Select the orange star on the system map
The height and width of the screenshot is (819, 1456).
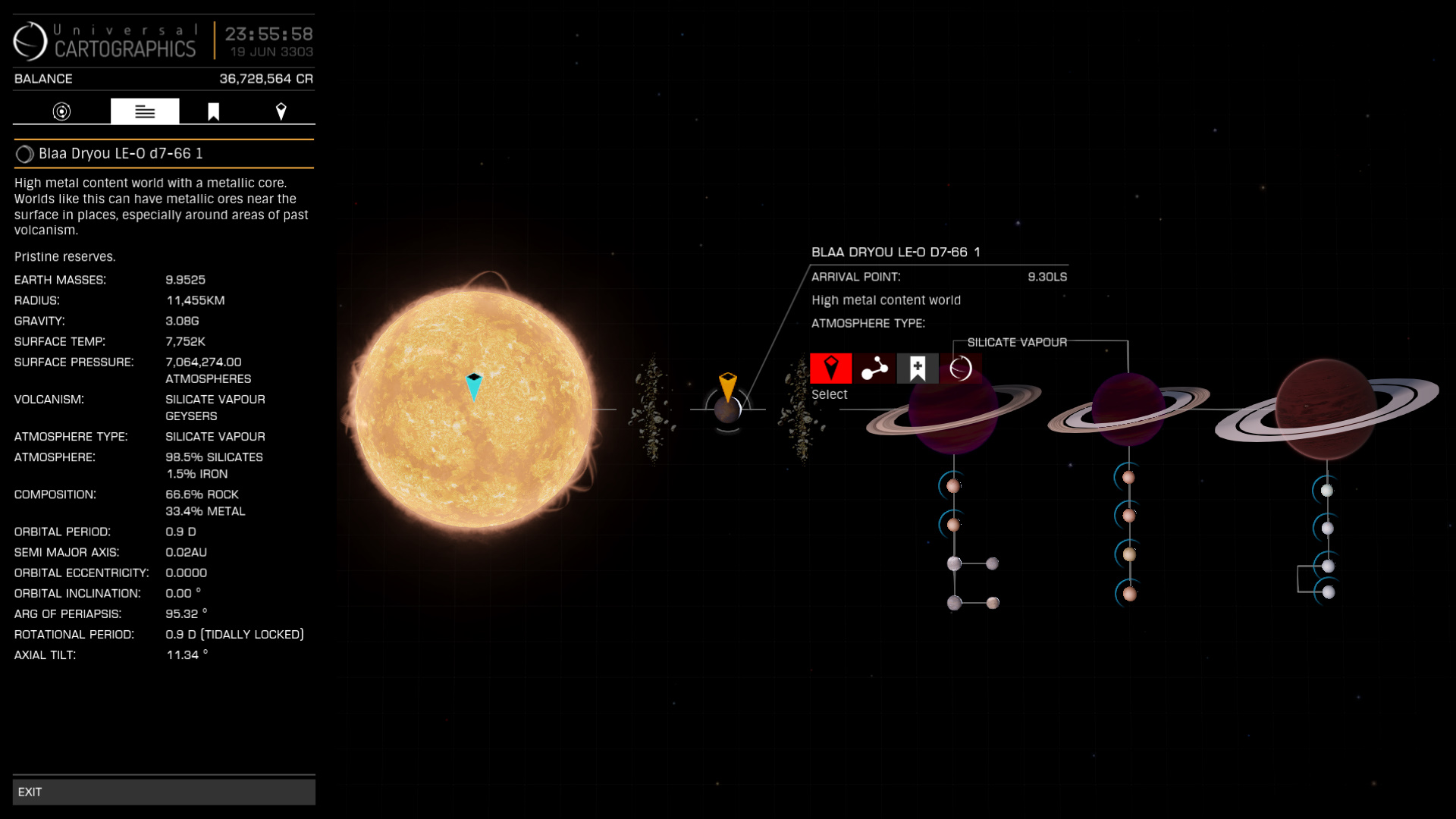[474, 409]
